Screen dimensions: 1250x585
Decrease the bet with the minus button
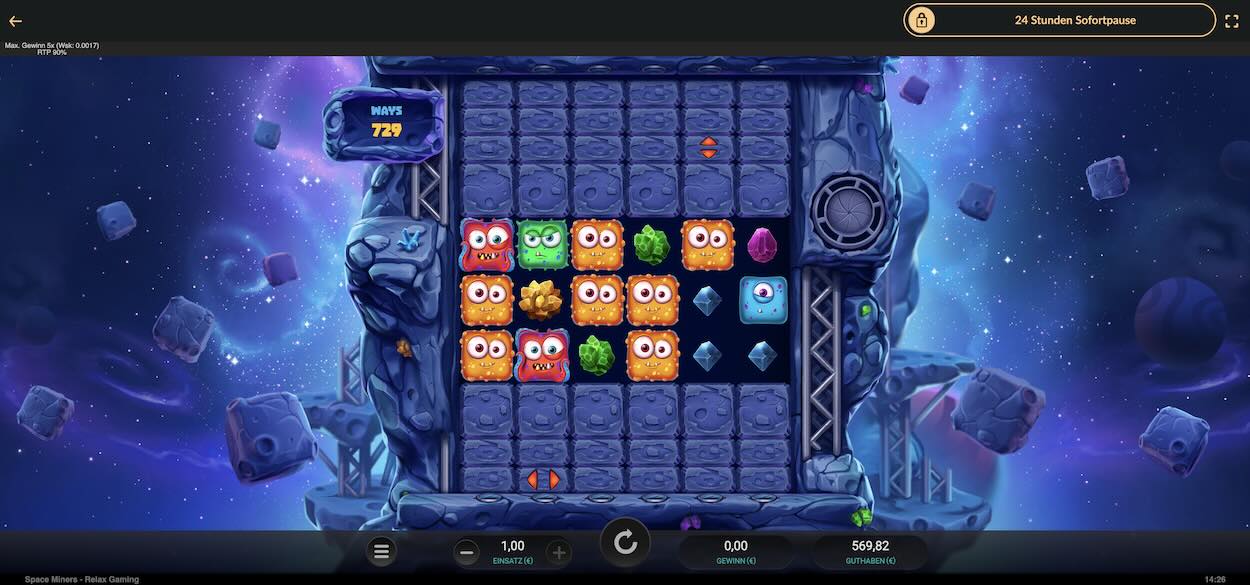coord(466,552)
